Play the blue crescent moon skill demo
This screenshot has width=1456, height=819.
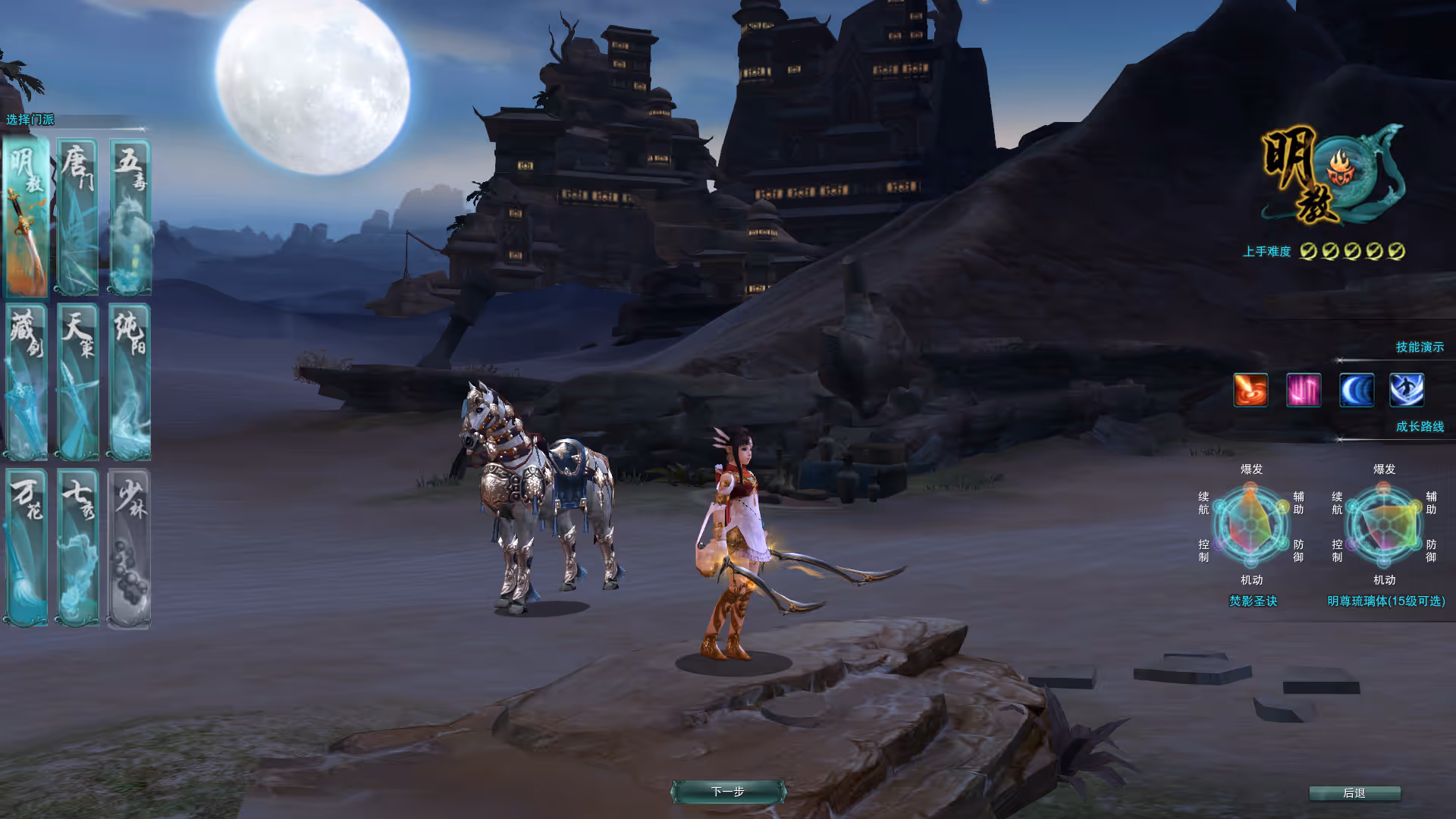1356,391
